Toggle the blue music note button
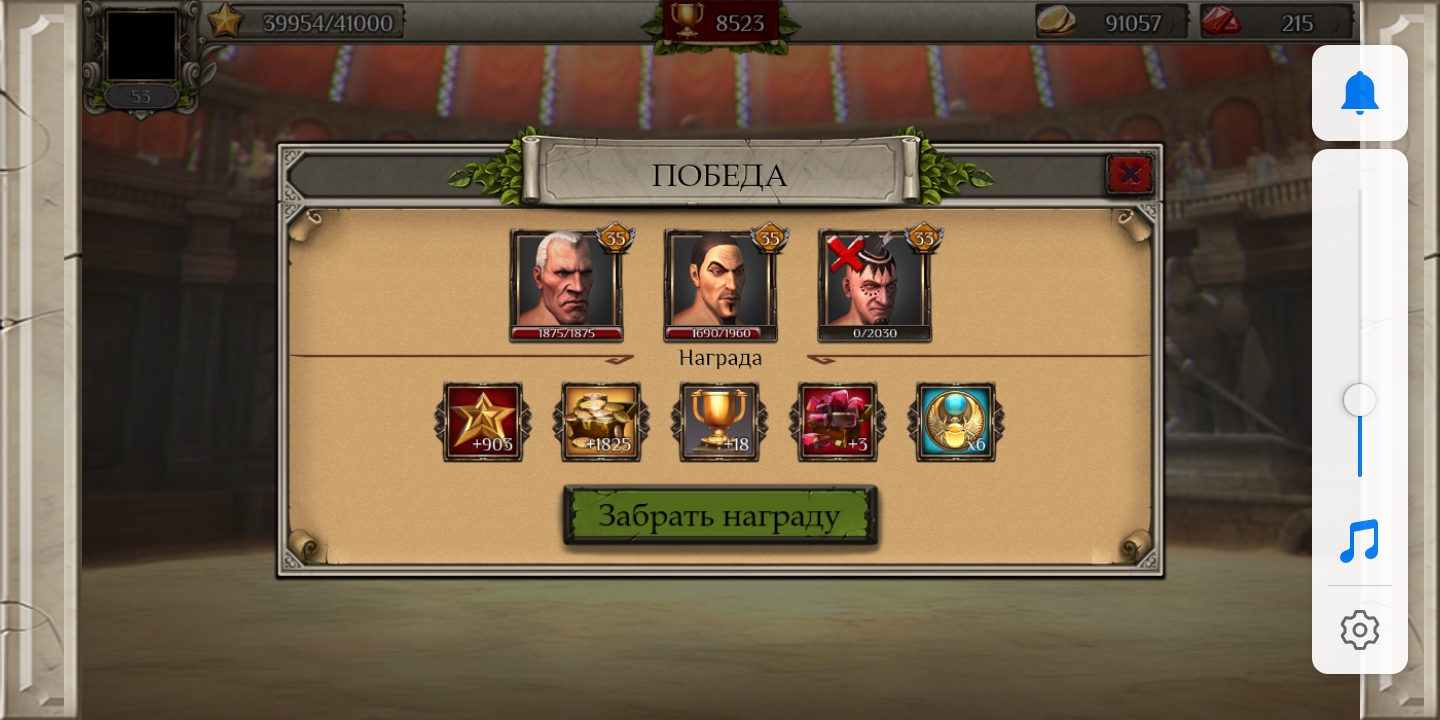The image size is (1440, 720). tap(1359, 541)
